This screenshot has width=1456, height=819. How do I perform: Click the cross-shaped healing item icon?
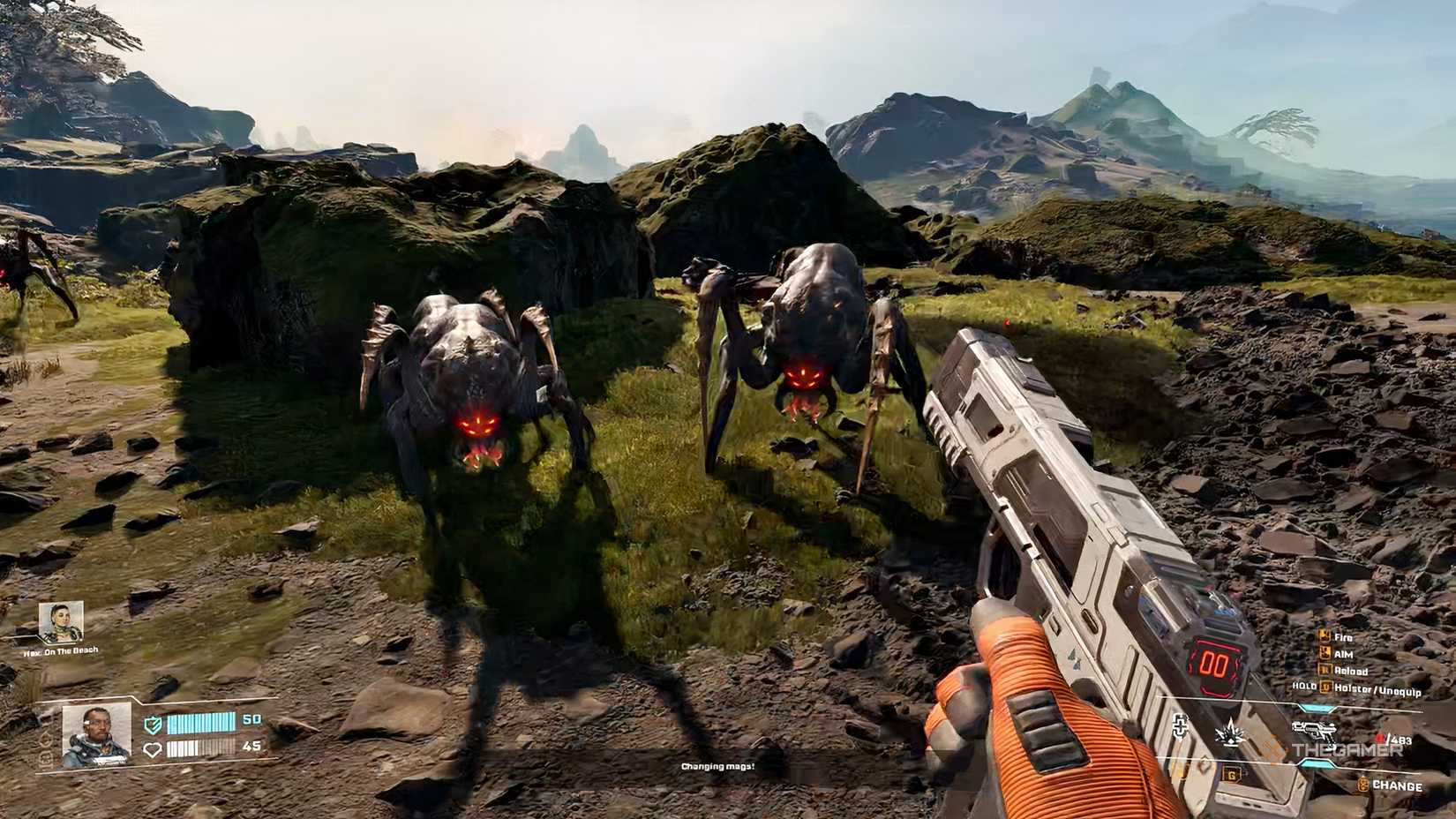[1181, 725]
